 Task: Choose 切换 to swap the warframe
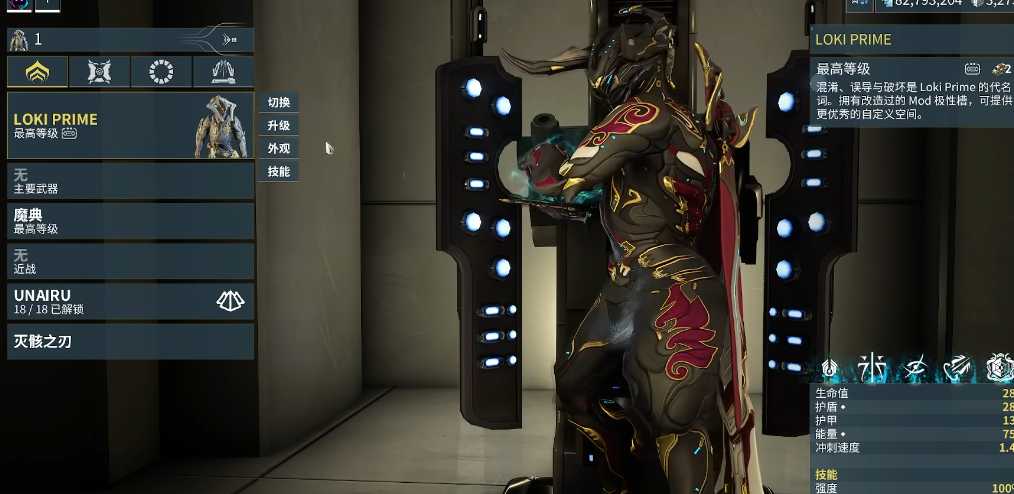click(279, 103)
